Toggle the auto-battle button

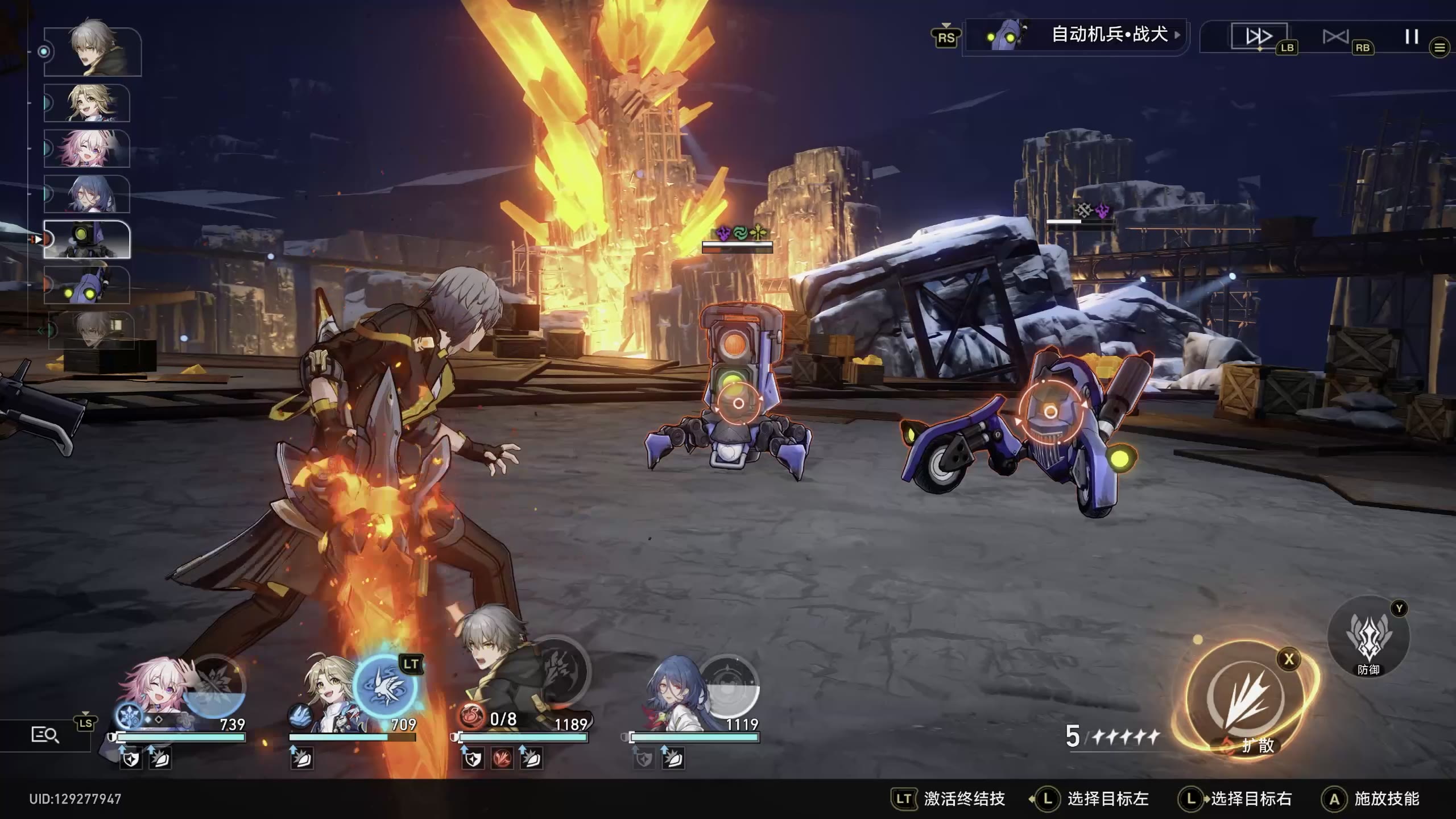click(x=1335, y=37)
